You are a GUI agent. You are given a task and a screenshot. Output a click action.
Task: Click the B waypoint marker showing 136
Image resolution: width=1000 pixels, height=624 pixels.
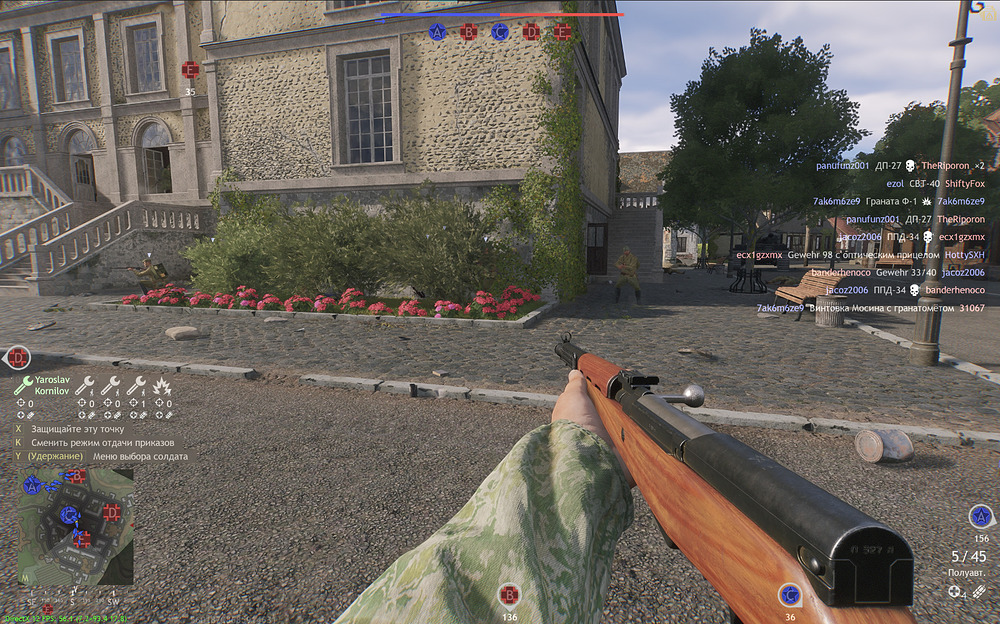(509, 596)
